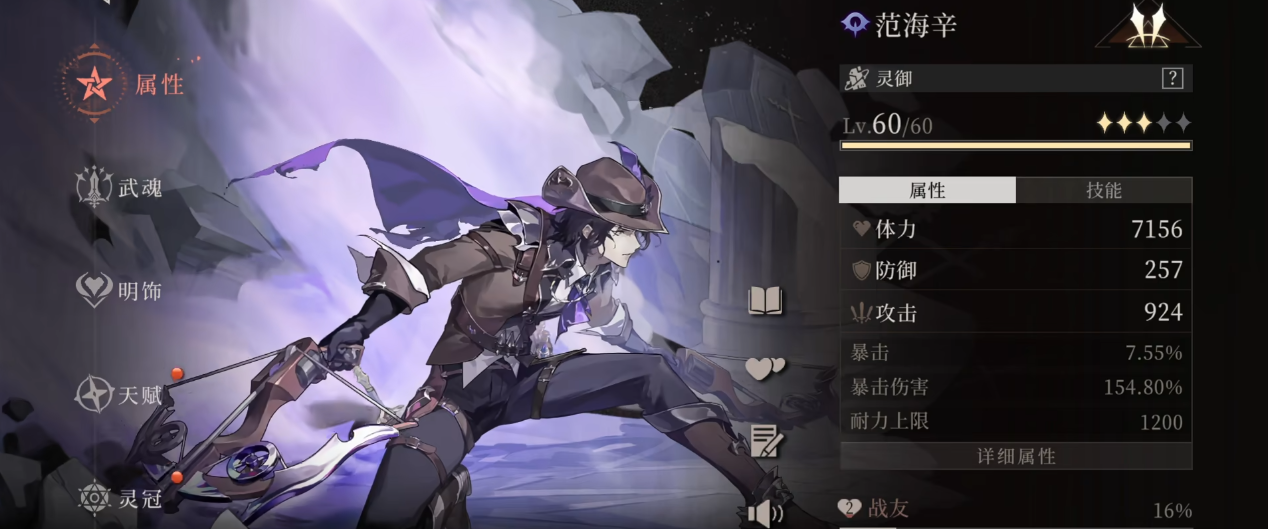Viewport: 1268px width, 529px height.
Task: Go to the 天赋 talents menu
Action: point(120,395)
